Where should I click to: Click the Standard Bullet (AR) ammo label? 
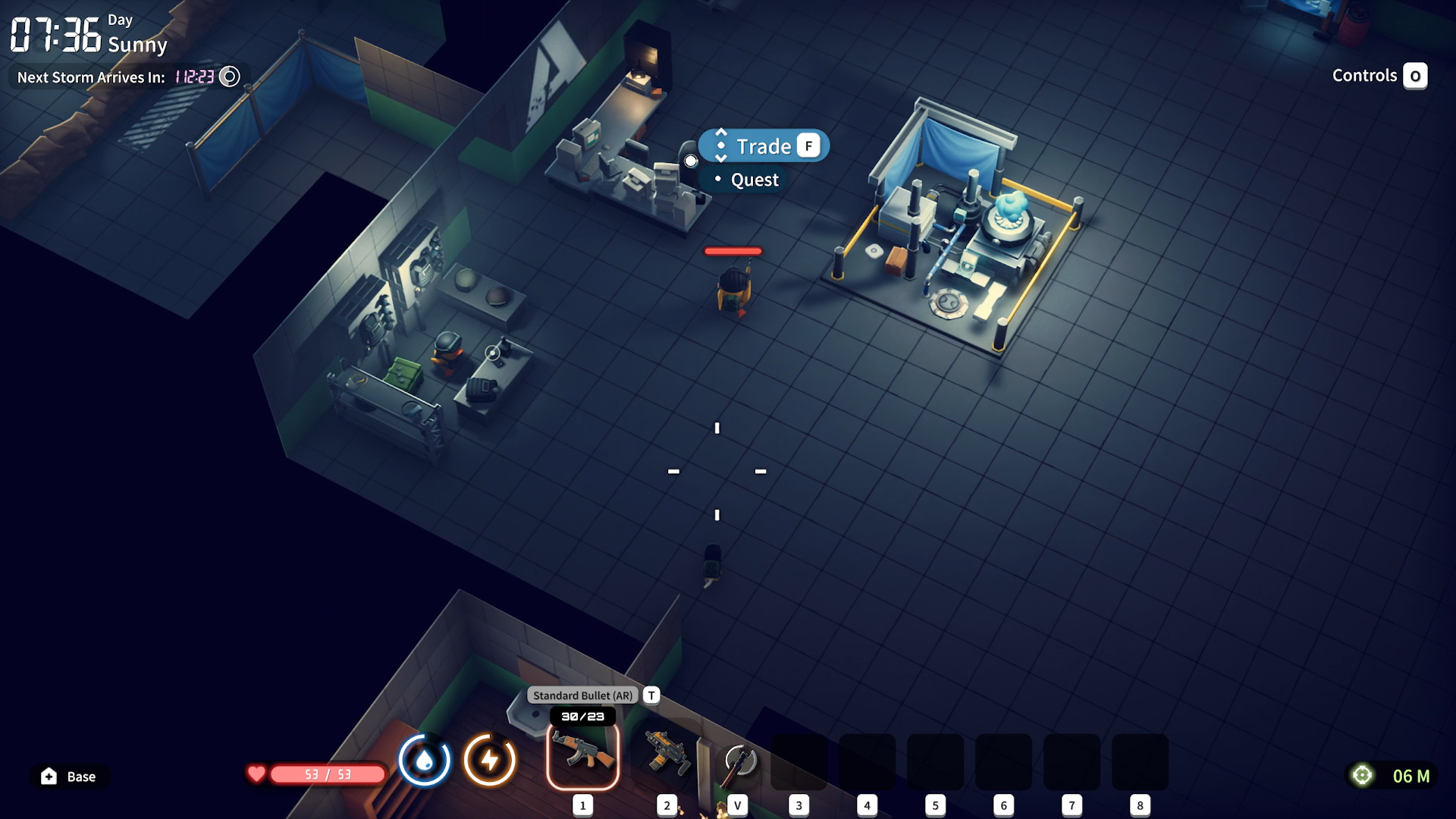tap(582, 695)
